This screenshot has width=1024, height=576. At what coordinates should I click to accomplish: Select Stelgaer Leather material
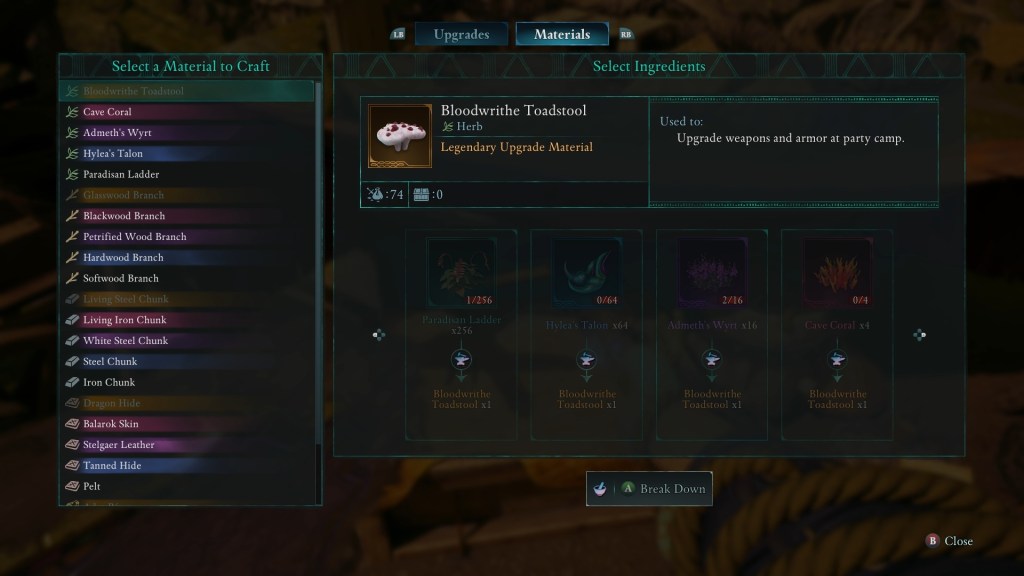118,445
